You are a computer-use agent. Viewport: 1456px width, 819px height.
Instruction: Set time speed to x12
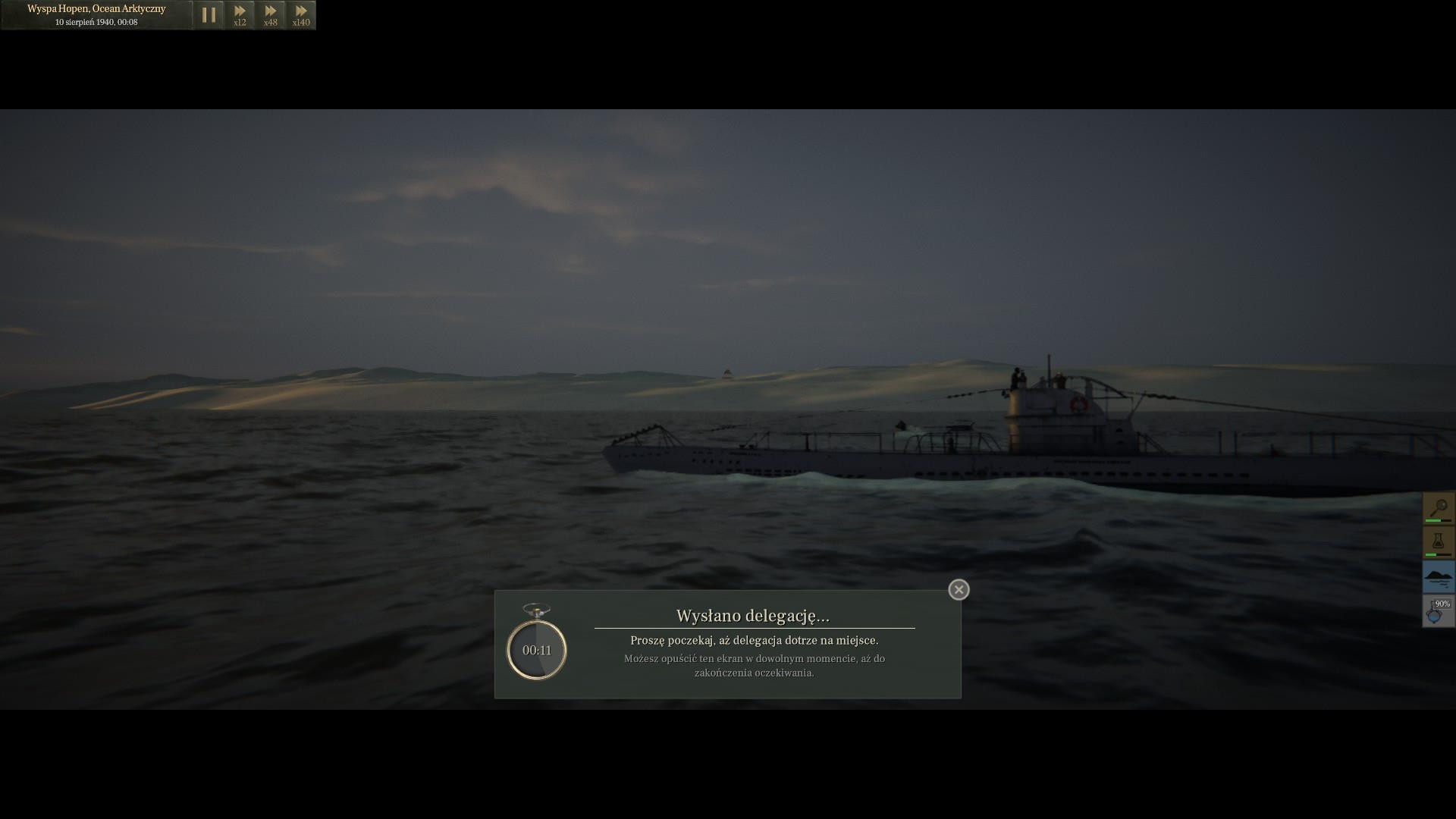pos(240,15)
